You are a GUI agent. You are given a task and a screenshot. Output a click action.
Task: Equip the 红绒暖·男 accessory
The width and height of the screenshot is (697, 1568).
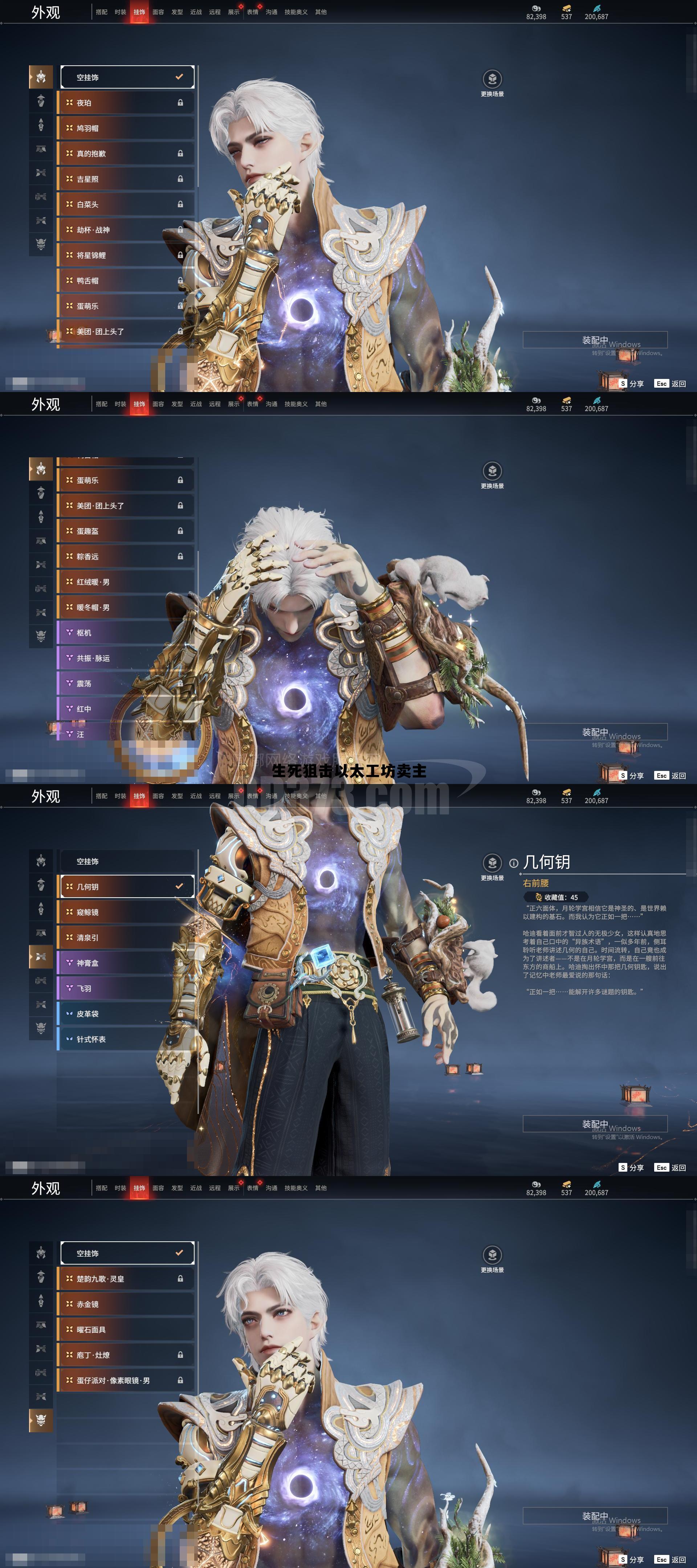click(127, 583)
